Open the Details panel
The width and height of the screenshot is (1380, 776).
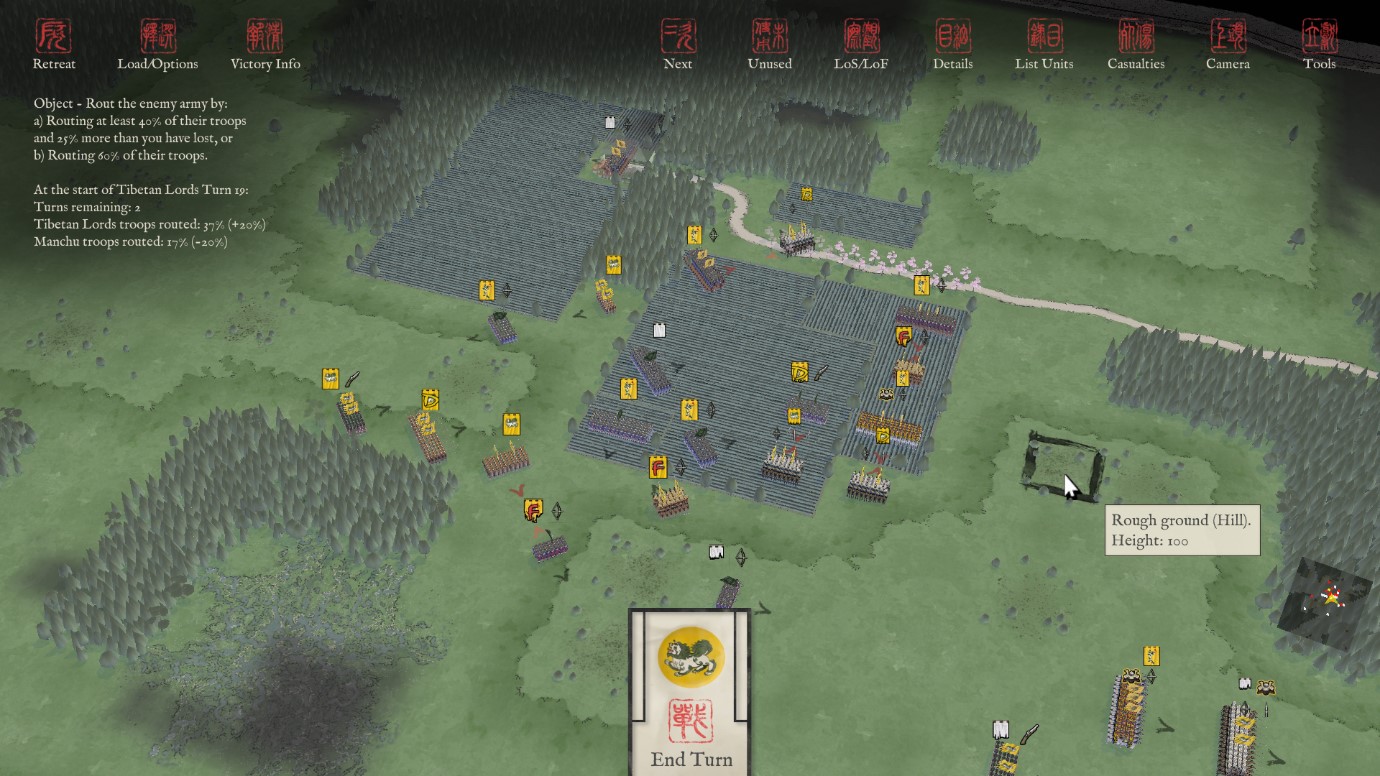pyautogui.click(x=953, y=45)
